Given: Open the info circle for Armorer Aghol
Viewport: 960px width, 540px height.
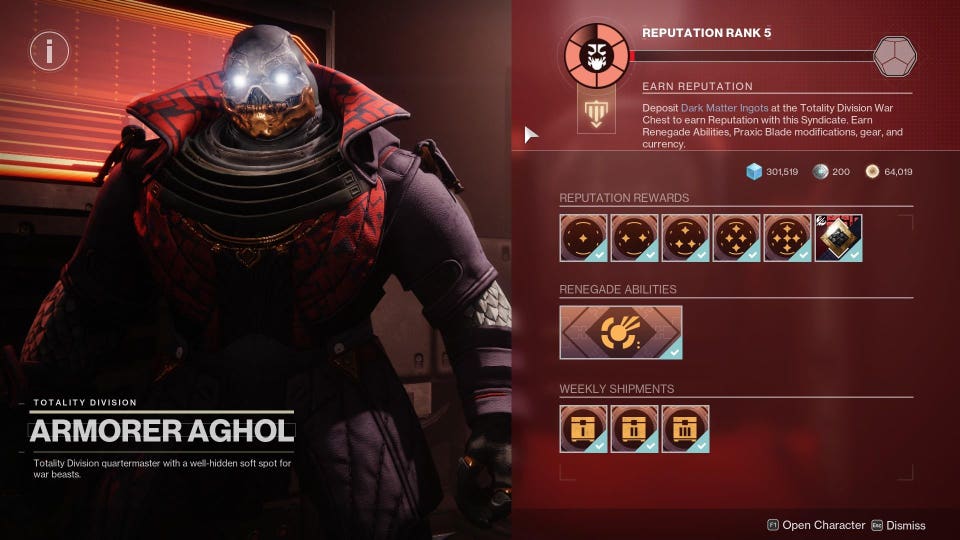Looking at the screenshot, I should (49, 50).
